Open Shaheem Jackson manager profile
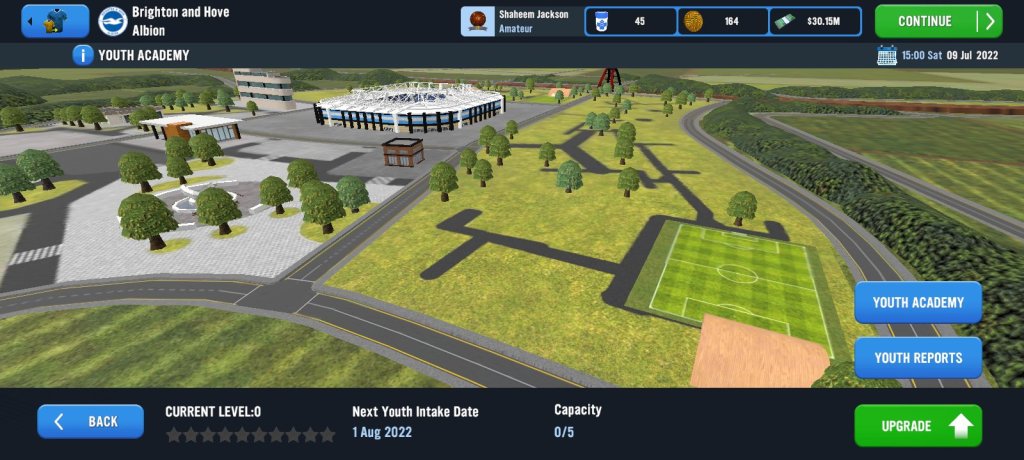 521,21
